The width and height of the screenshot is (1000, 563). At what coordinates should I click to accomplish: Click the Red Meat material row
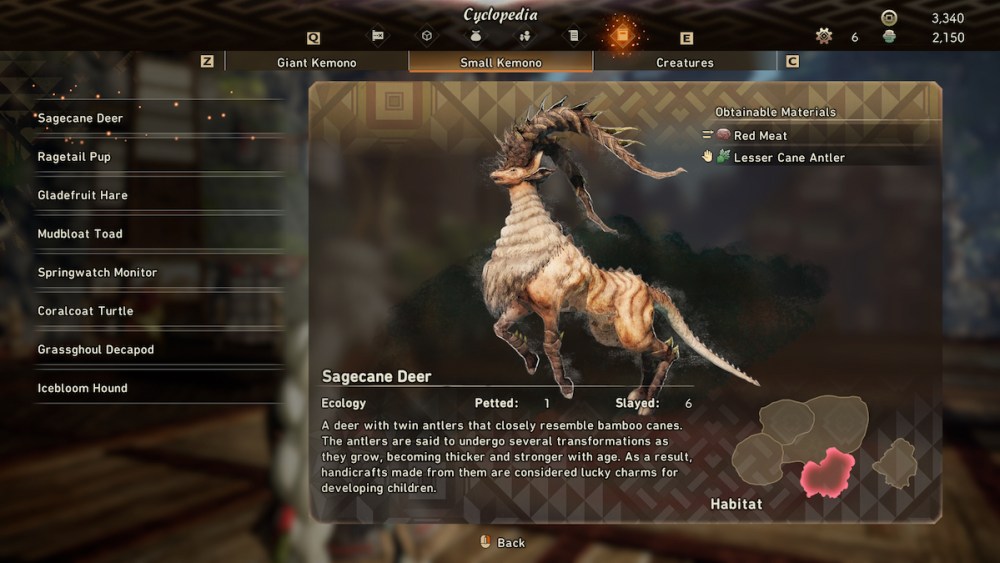click(760, 135)
